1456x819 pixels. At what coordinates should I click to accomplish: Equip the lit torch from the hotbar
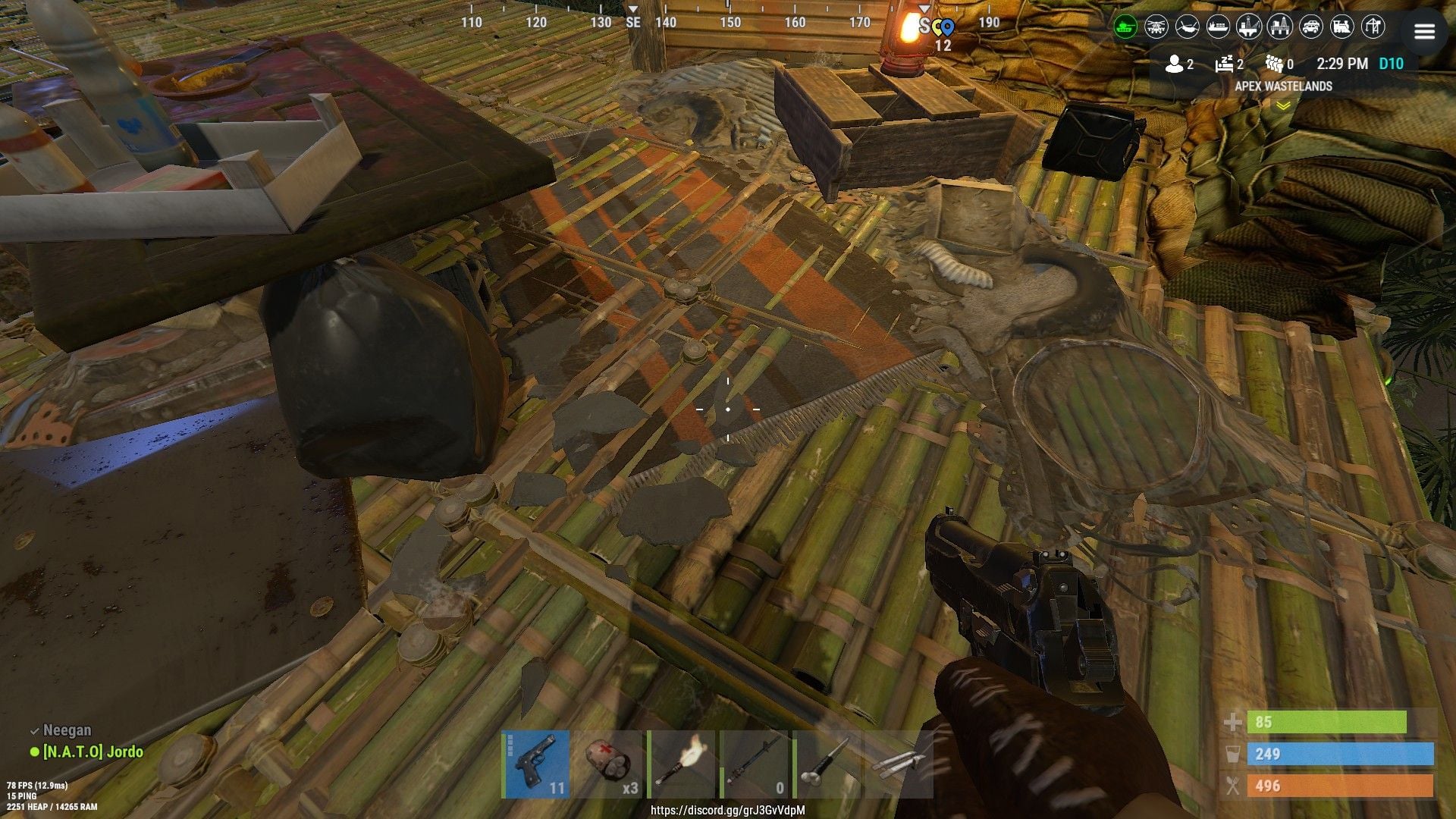tap(682, 764)
